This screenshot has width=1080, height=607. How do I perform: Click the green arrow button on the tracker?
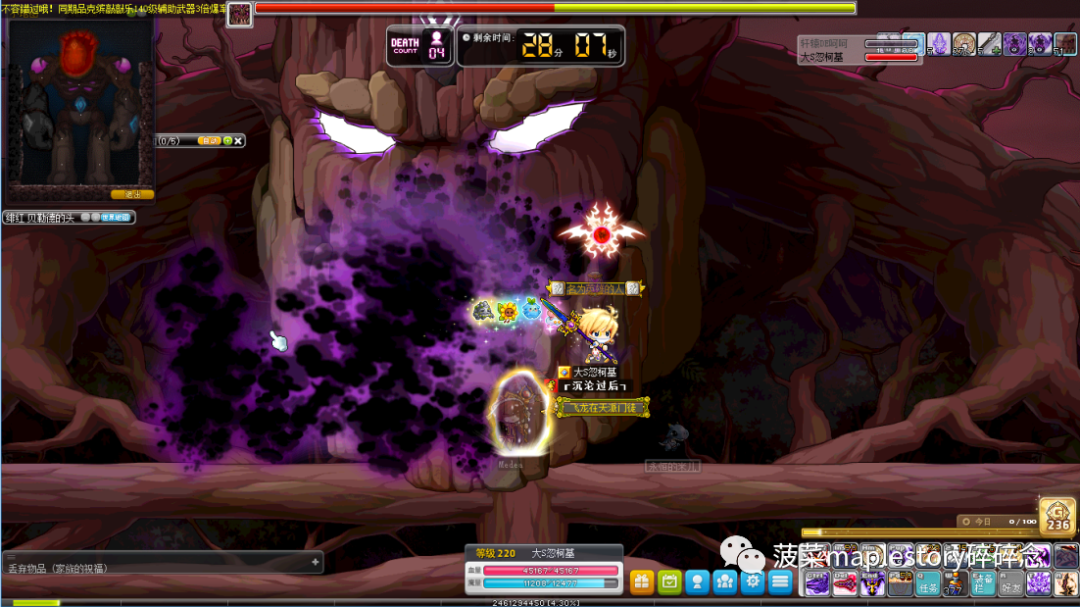click(x=228, y=141)
